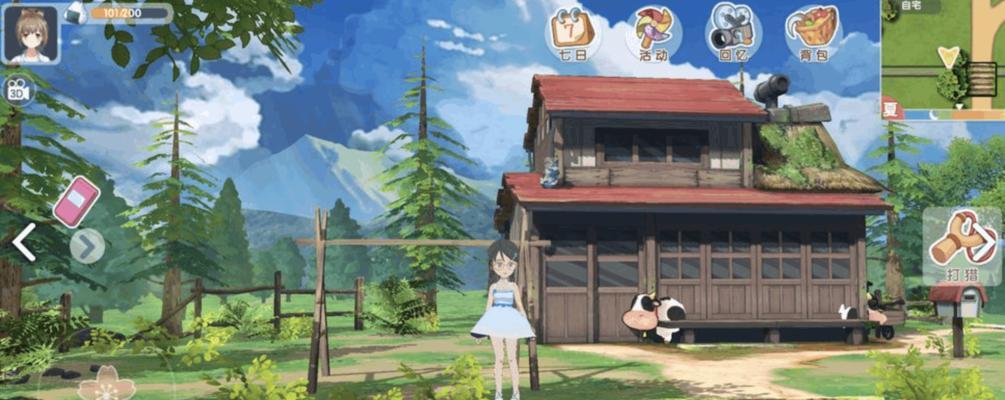1005x400 pixels.
Task: Click the white left arrow
Action: 24,243
